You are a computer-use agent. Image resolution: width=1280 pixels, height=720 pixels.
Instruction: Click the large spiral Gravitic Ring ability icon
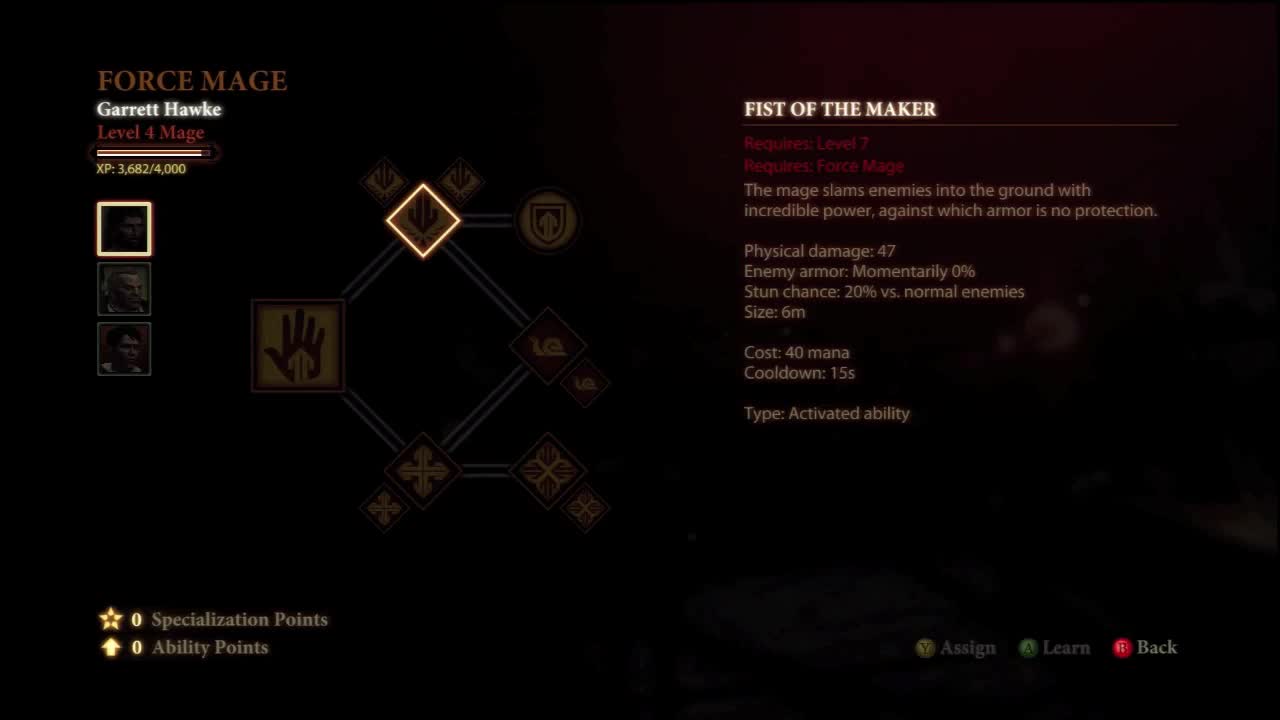coord(548,349)
